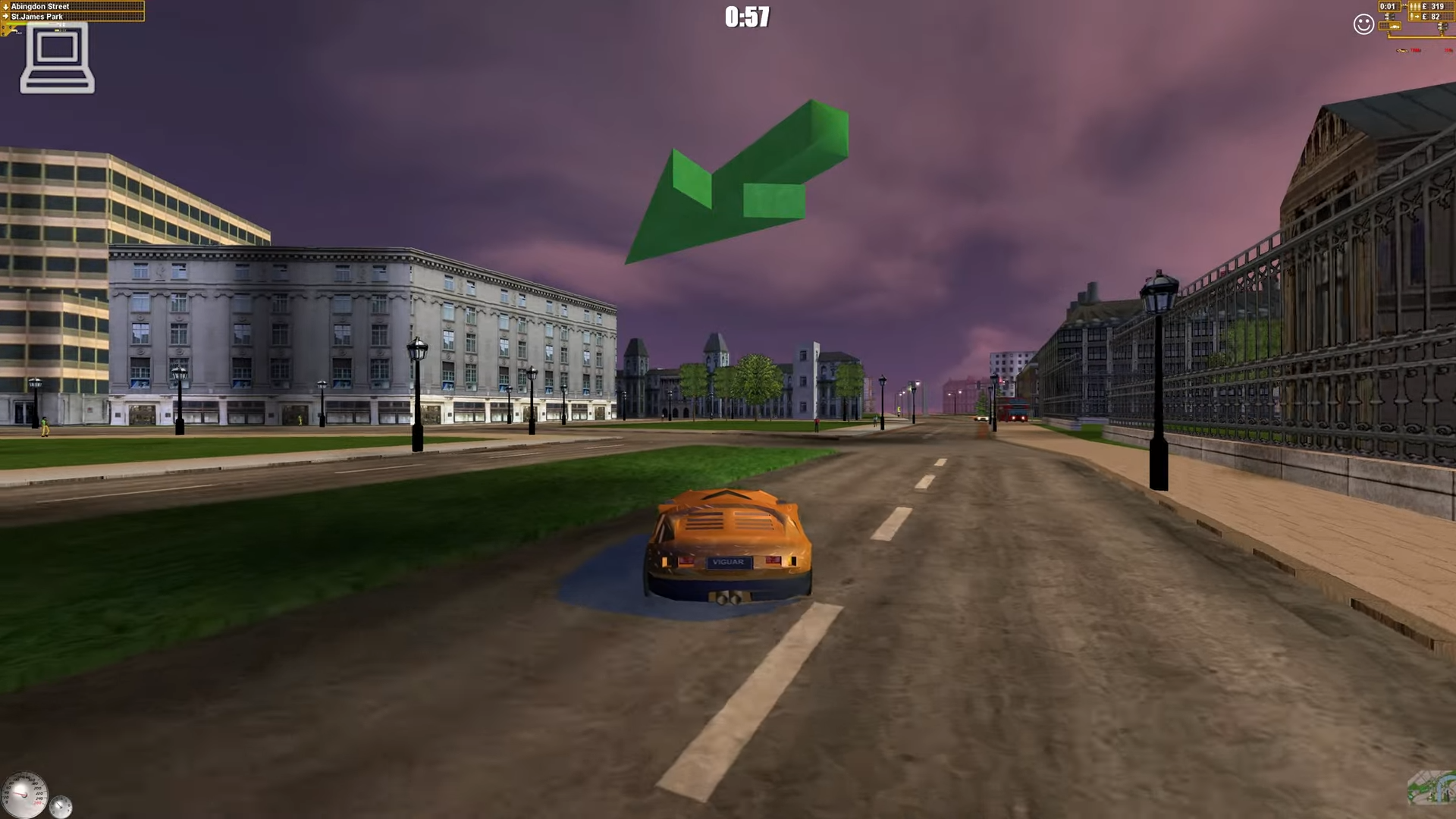Click the car icon in the top-right HUD
The width and height of the screenshot is (1456, 819).
click(1391, 27)
